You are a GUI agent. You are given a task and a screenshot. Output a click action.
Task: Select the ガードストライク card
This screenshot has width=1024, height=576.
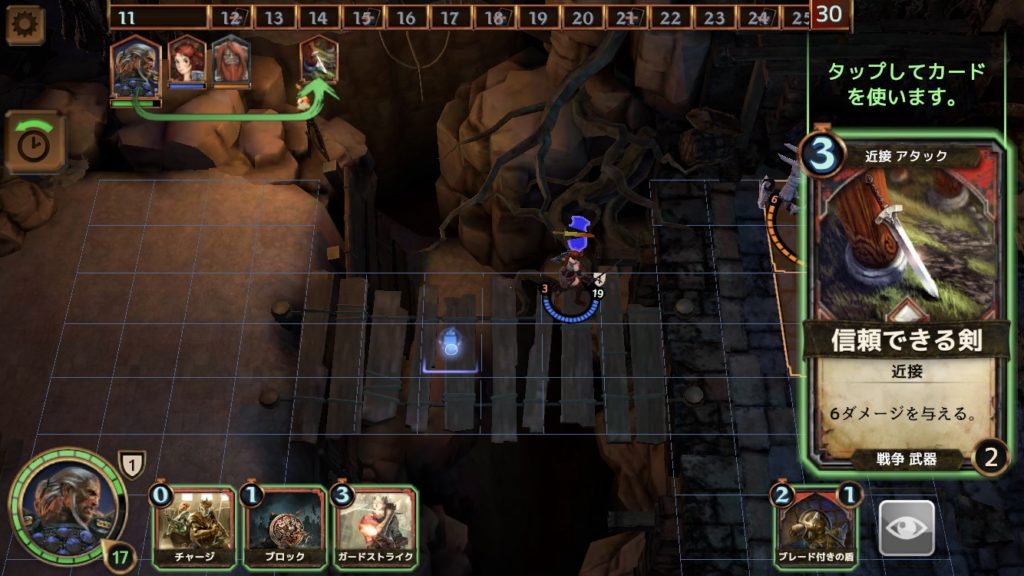375,528
